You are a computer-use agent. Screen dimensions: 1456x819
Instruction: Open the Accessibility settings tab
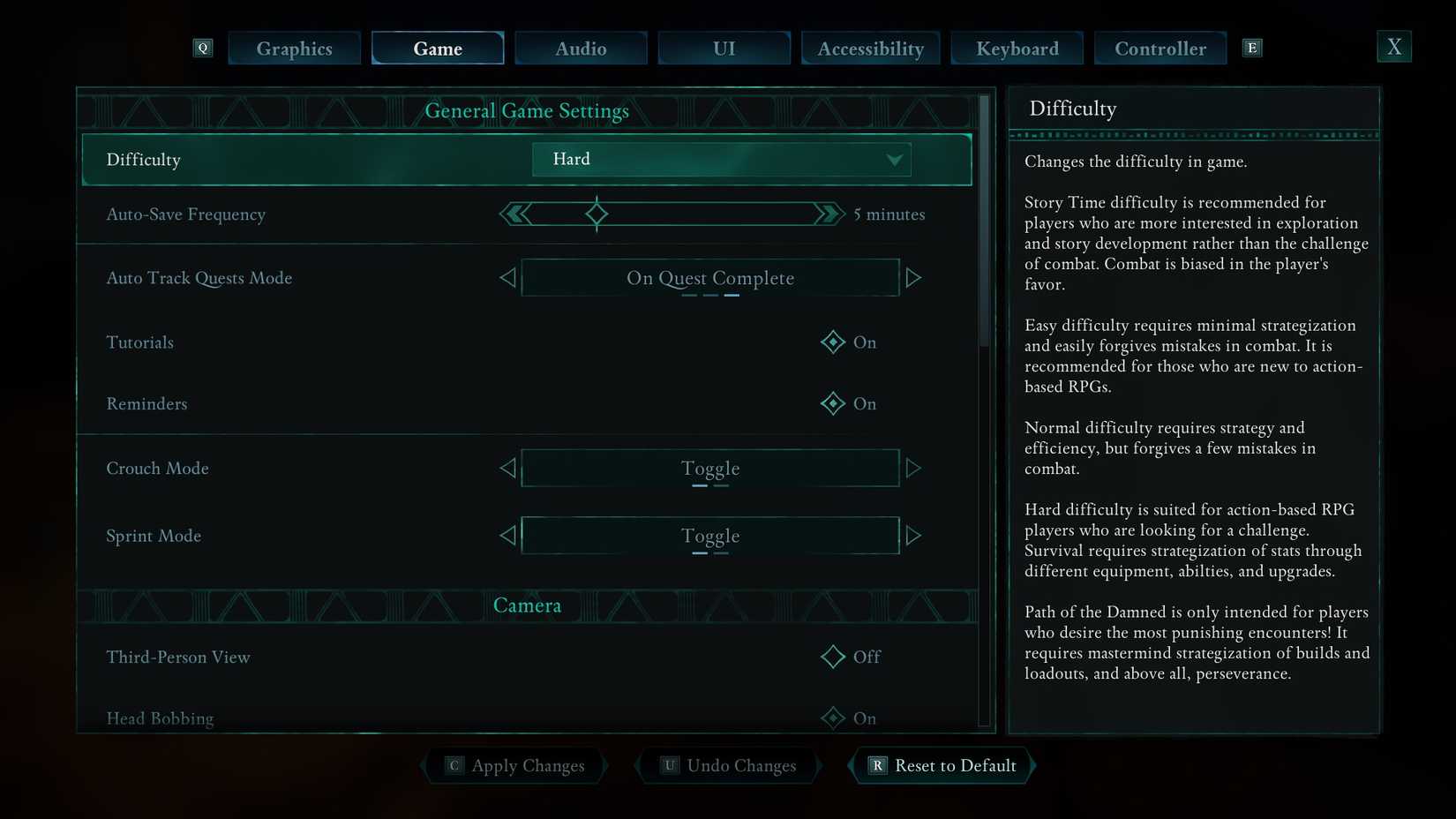tap(870, 48)
